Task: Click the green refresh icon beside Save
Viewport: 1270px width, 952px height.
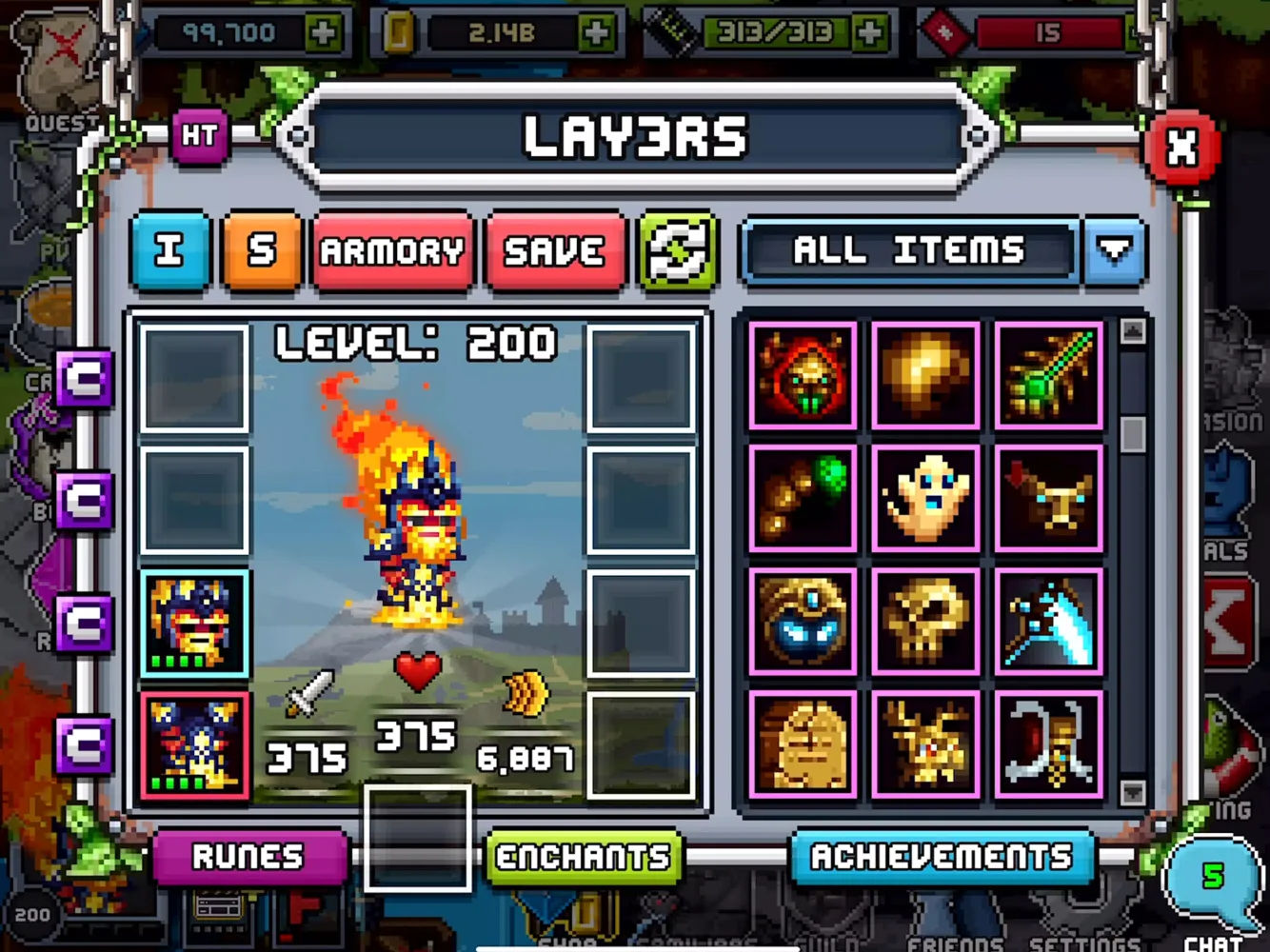Action: pyautogui.click(x=679, y=252)
